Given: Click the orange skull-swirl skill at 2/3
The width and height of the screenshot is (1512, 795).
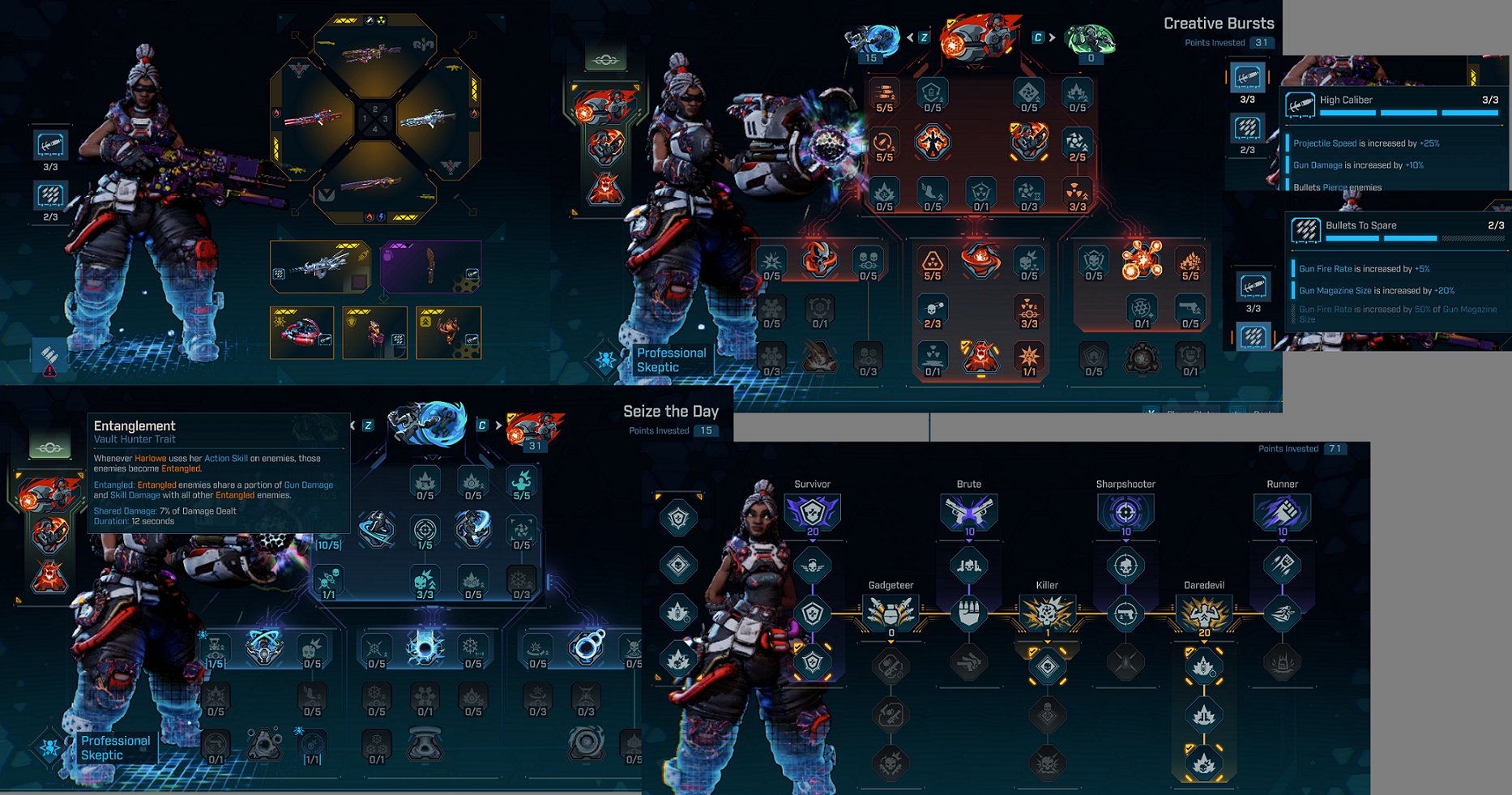Looking at the screenshot, I should (933, 309).
